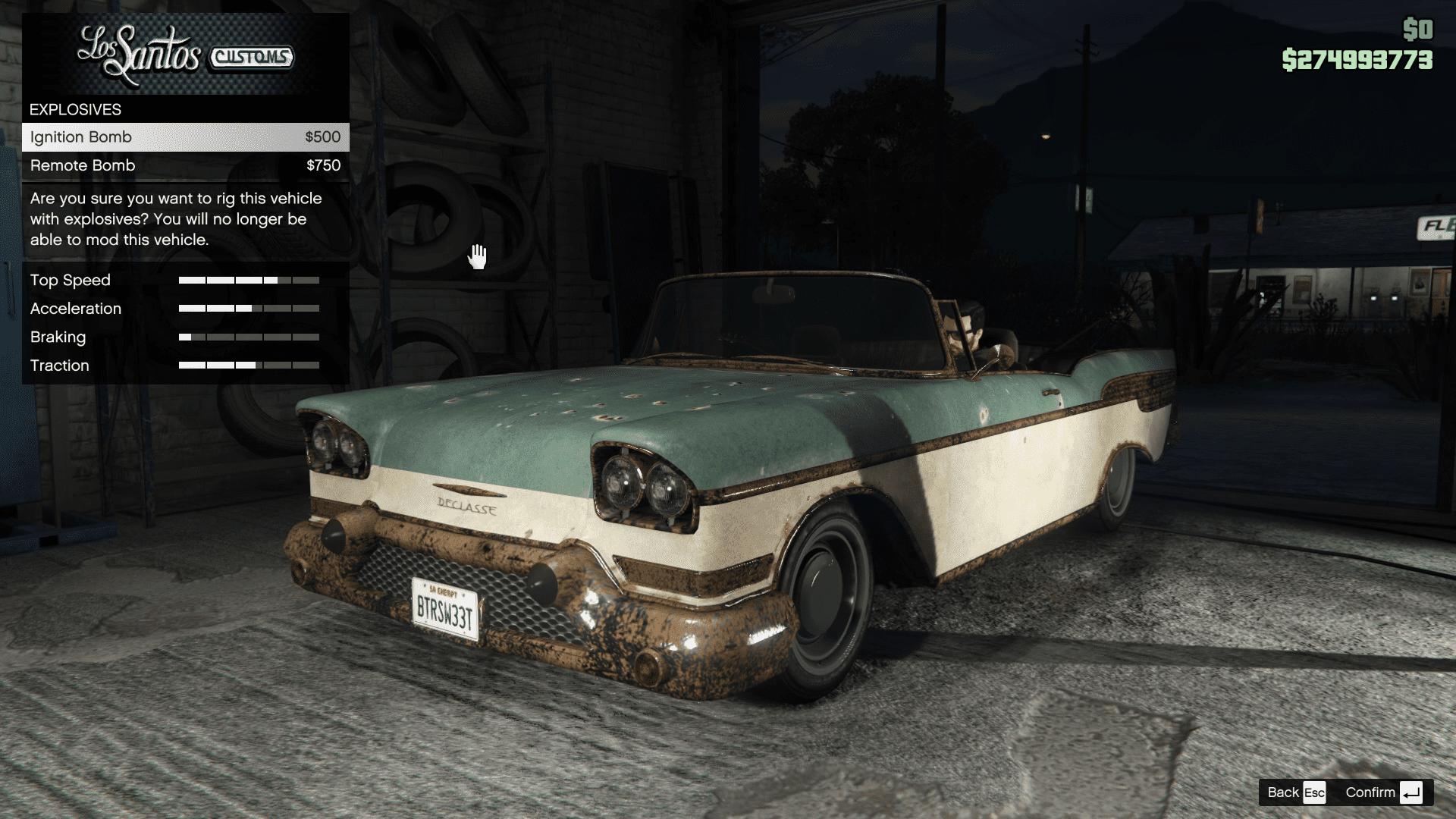Click the Back button

pyautogui.click(x=1295, y=792)
